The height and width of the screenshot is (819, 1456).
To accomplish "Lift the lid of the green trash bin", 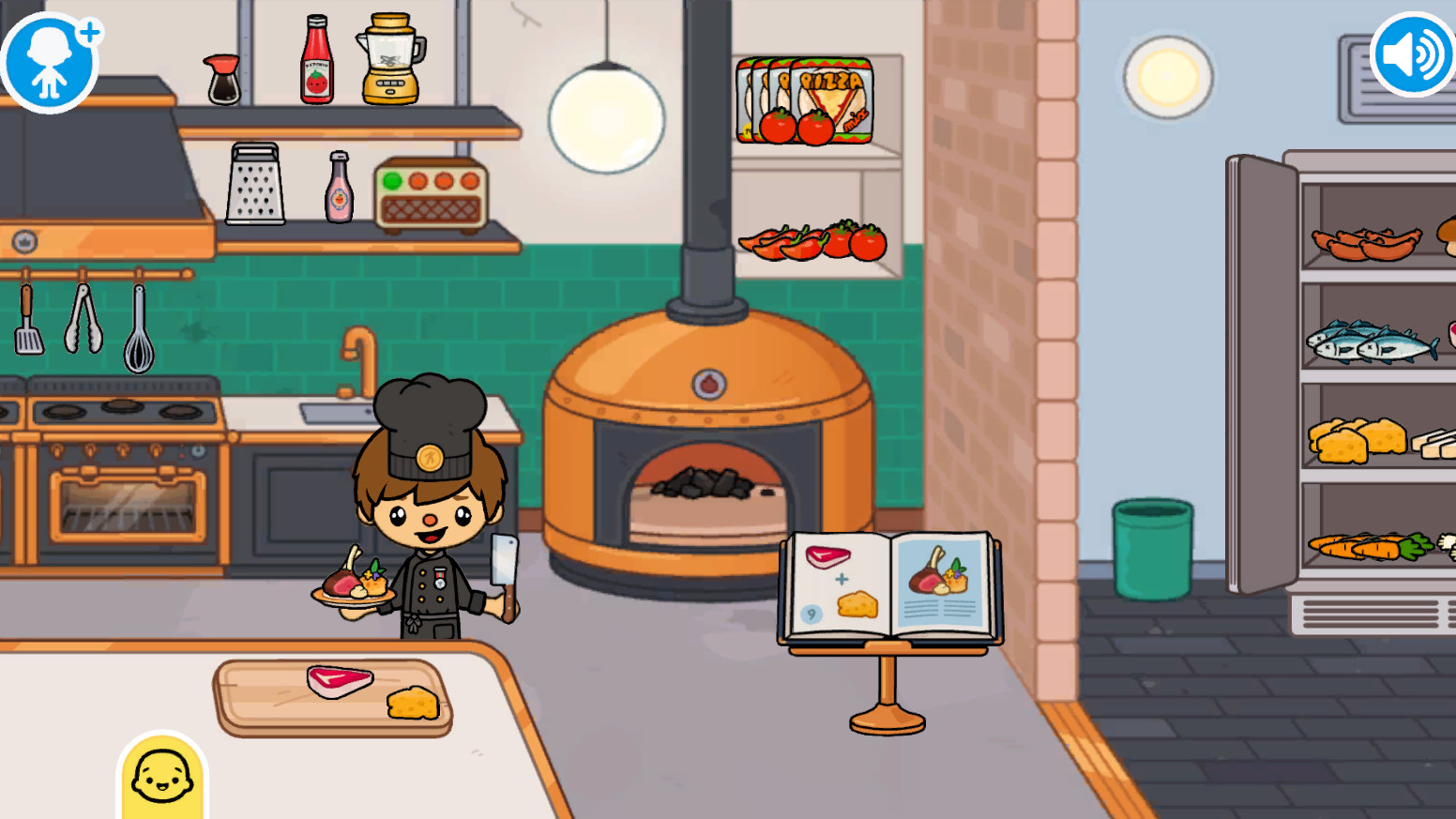I will (1151, 549).
